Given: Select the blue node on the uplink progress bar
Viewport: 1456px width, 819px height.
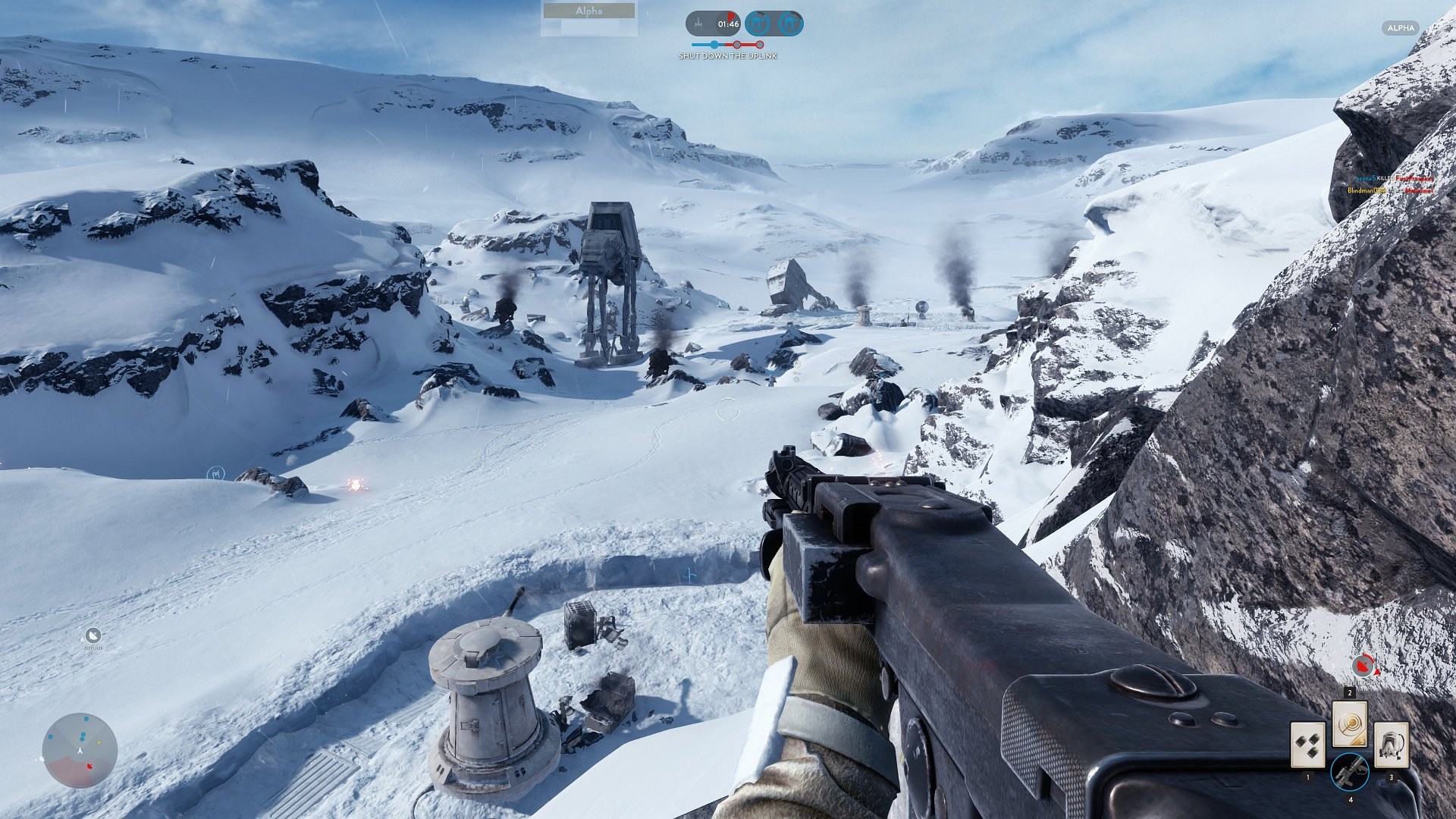Looking at the screenshot, I should pos(714,45).
